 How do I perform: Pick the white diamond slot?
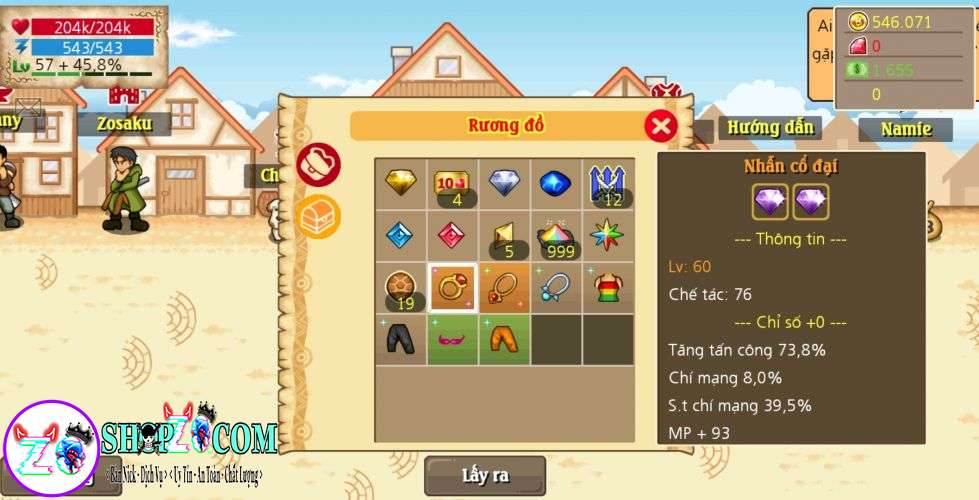(x=505, y=184)
